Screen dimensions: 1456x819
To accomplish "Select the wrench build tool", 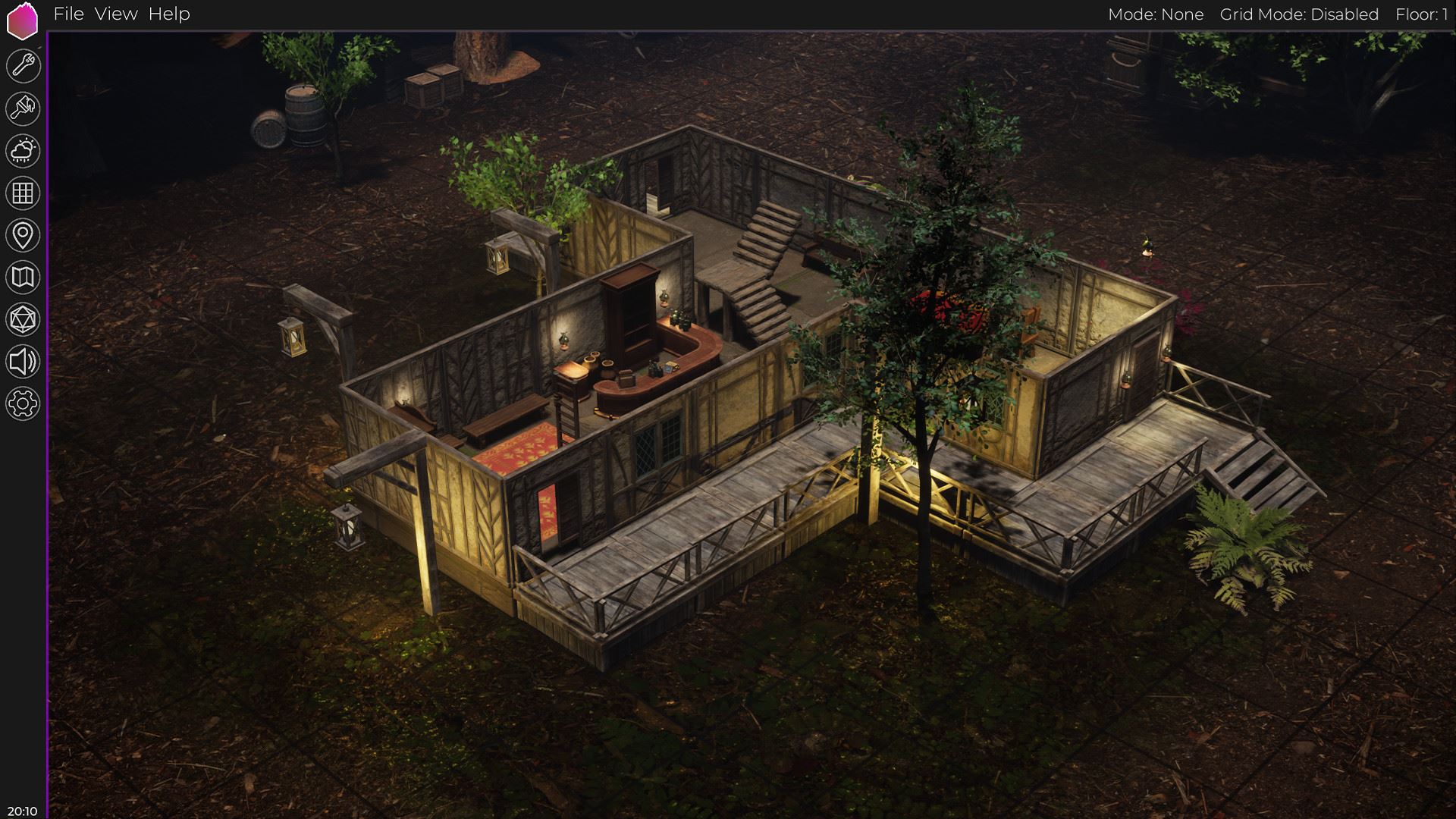I will [23, 66].
